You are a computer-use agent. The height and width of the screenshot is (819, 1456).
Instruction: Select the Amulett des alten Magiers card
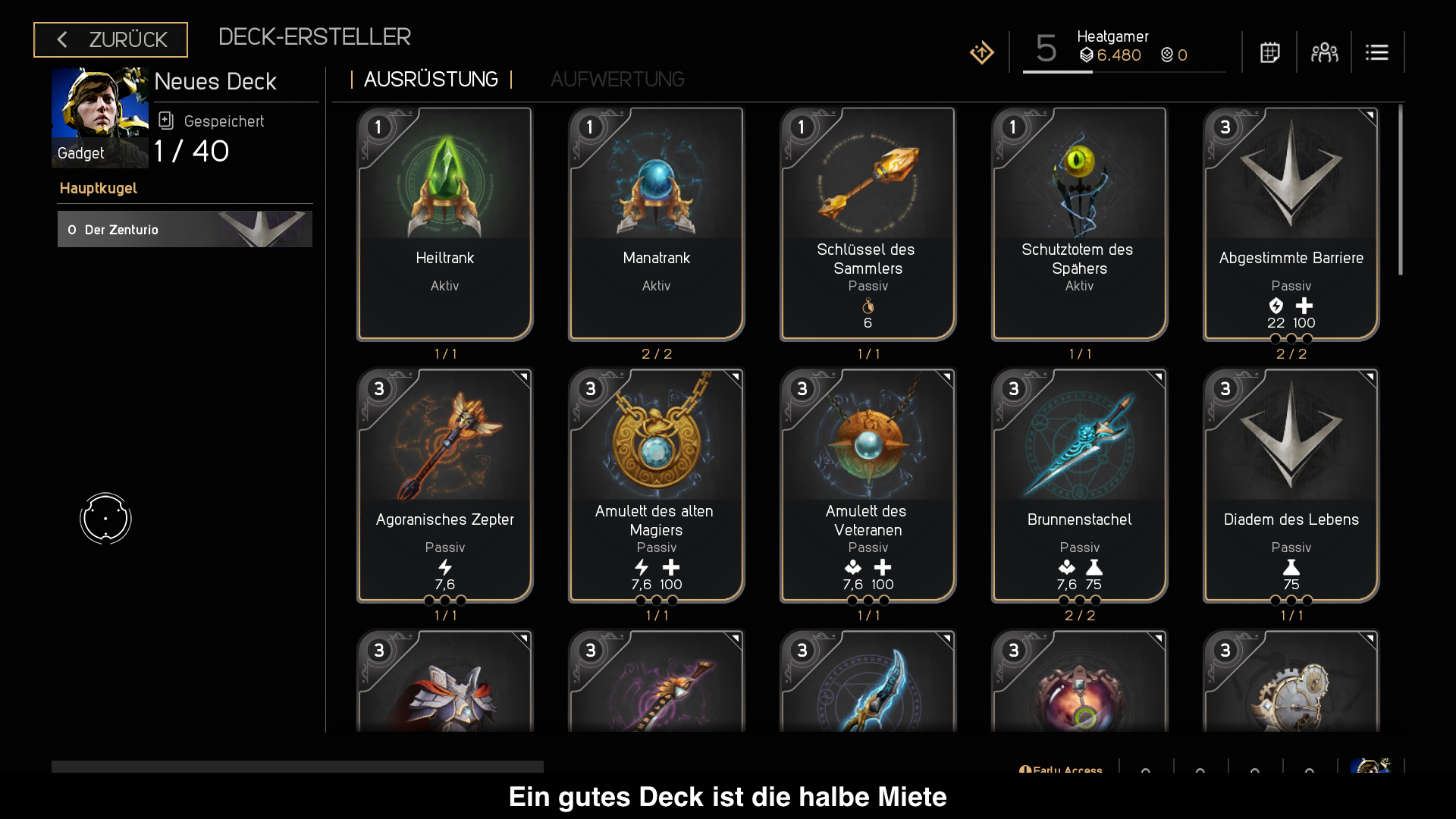click(657, 485)
